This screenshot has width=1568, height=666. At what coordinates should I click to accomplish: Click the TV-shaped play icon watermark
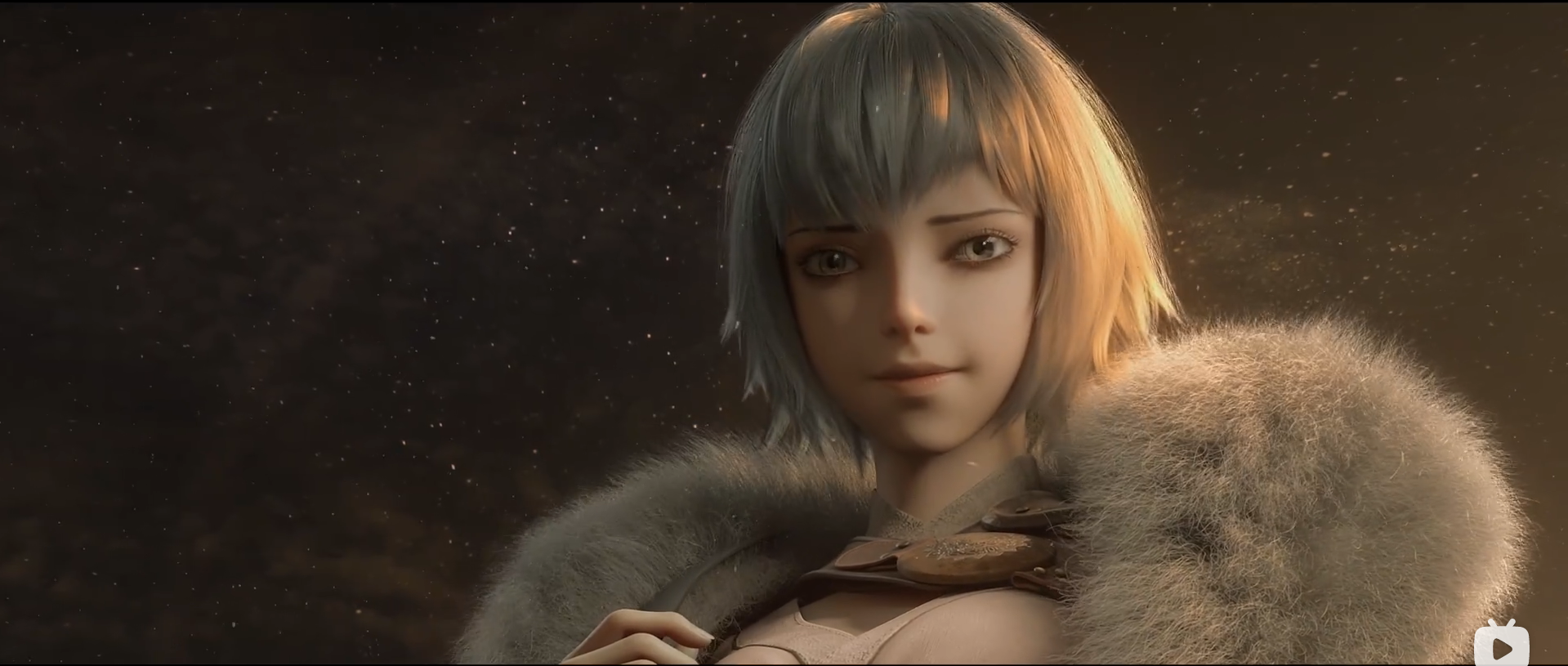[x=1501, y=645]
